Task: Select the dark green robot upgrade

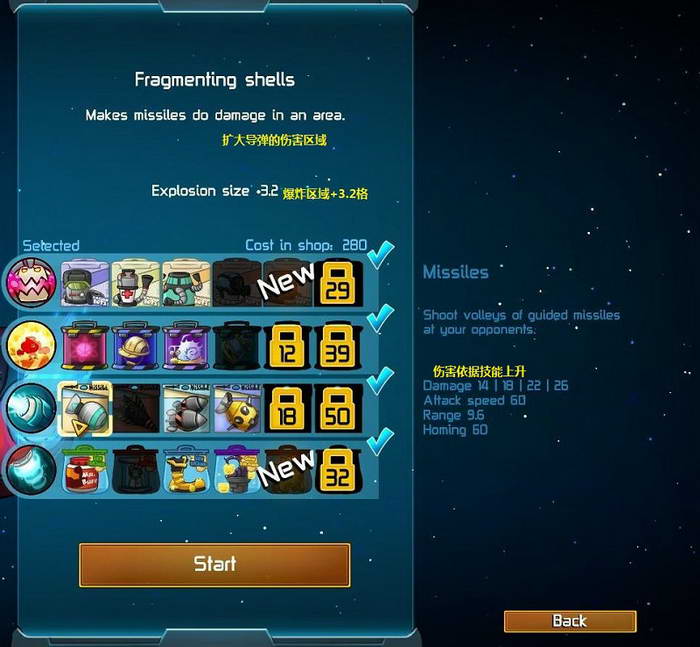Action: pyautogui.click(x=84, y=283)
